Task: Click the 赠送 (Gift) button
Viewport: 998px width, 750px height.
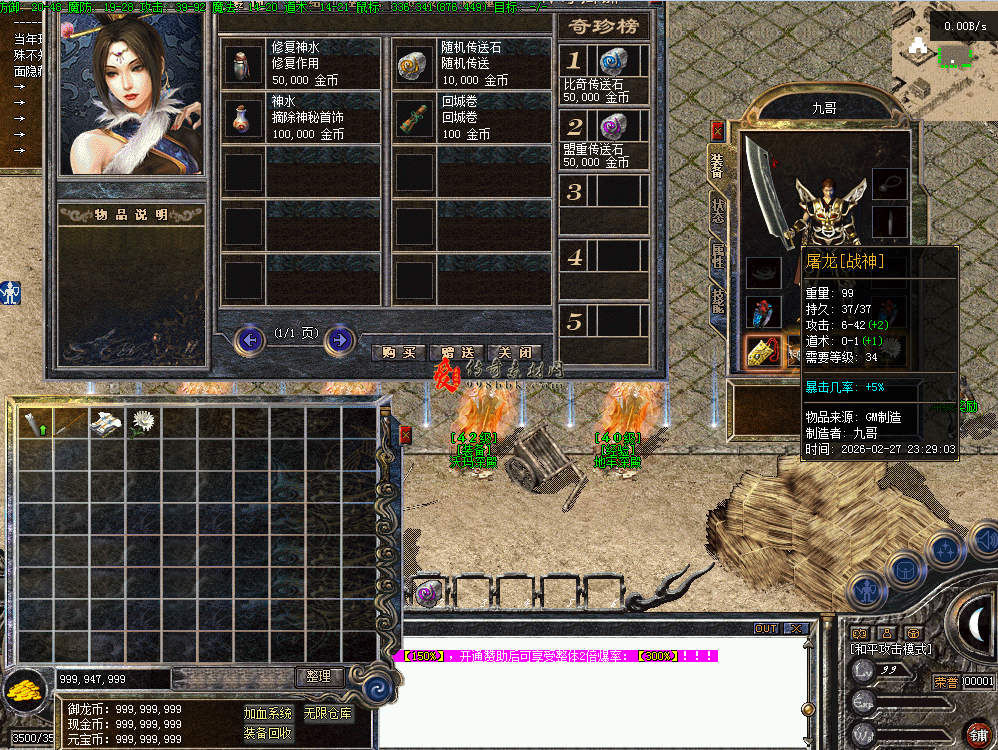Action: 456,353
